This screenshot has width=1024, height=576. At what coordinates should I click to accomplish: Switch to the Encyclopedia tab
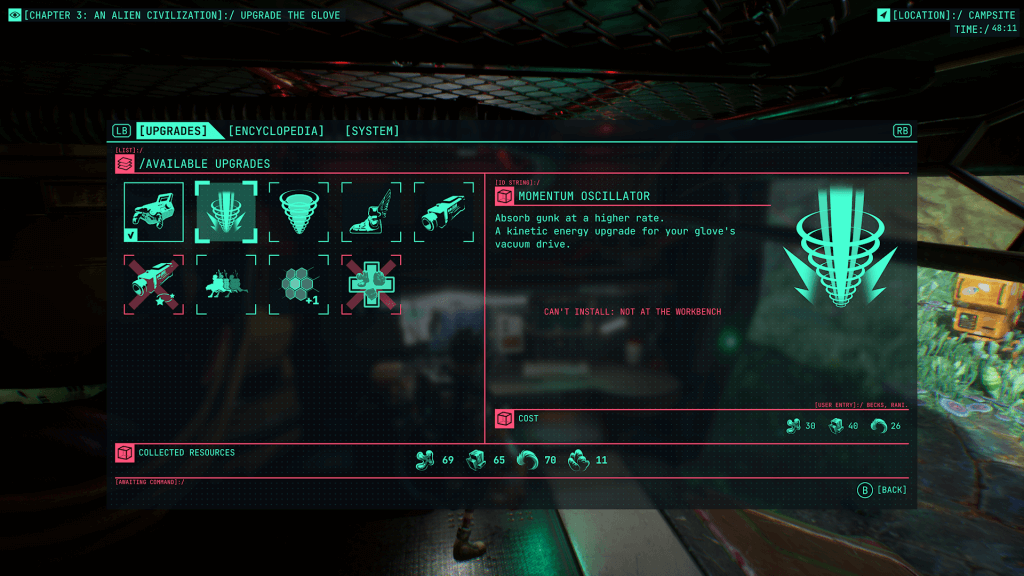tap(276, 131)
